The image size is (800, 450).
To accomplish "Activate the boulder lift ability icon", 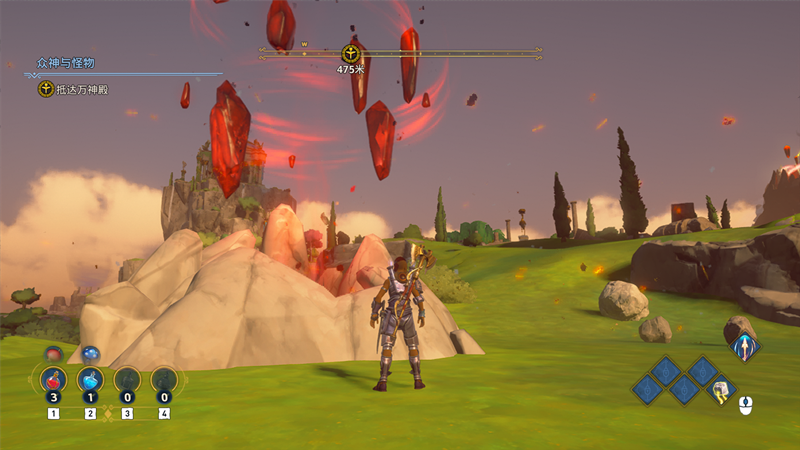I will point(719,391).
